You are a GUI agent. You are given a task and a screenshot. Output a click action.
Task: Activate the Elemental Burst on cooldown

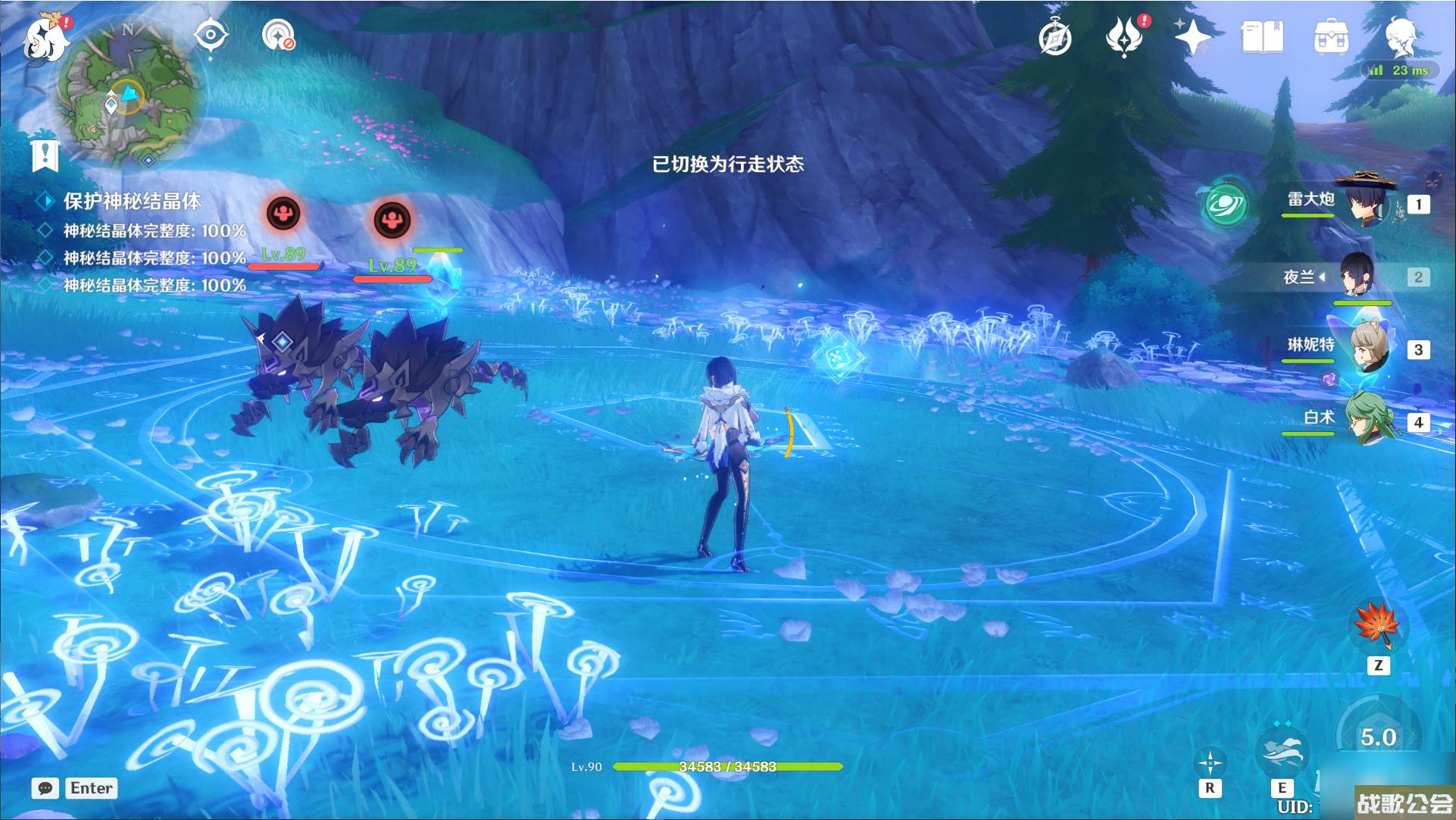click(x=1377, y=737)
